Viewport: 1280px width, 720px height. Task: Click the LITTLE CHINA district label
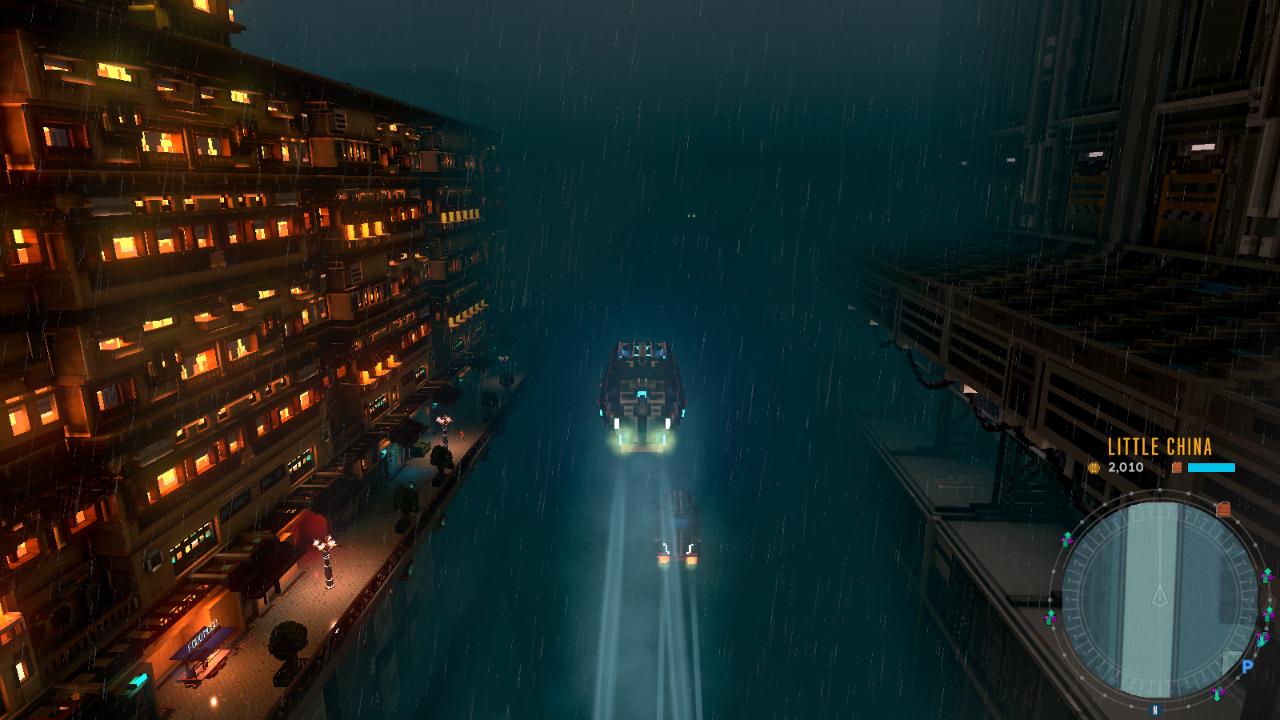pos(1160,446)
